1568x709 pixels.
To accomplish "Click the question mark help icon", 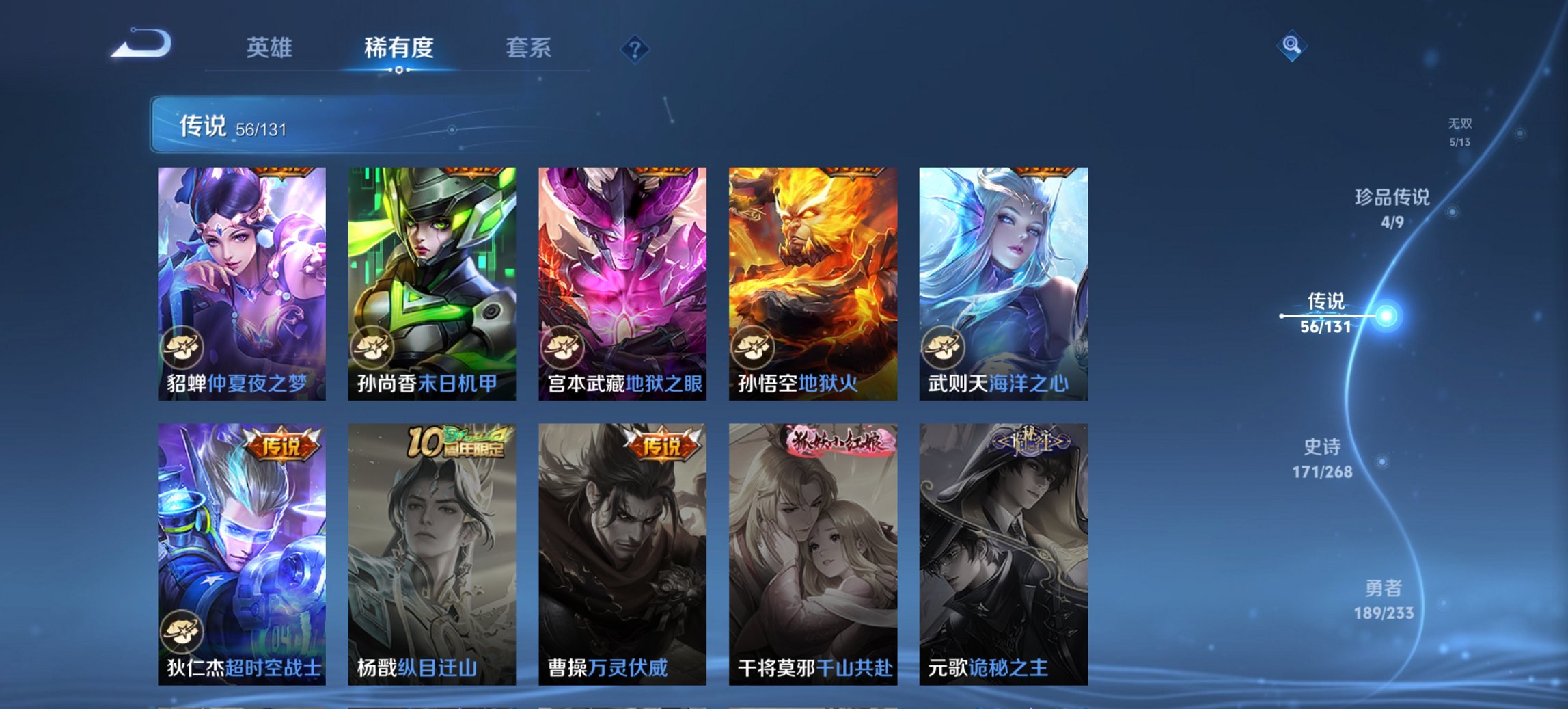I will coord(635,48).
